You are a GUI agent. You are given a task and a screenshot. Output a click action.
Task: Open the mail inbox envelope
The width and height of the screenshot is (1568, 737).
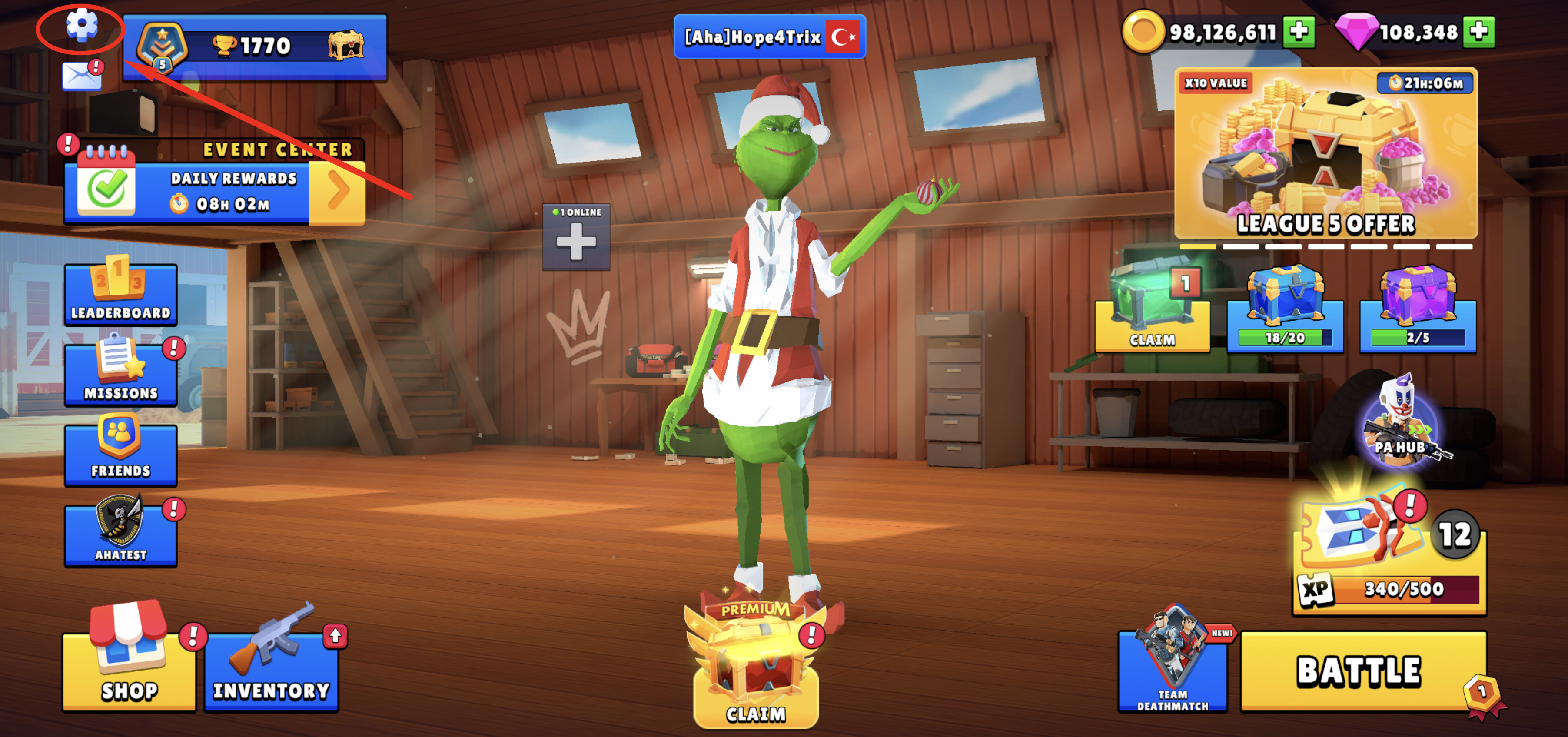(x=82, y=76)
